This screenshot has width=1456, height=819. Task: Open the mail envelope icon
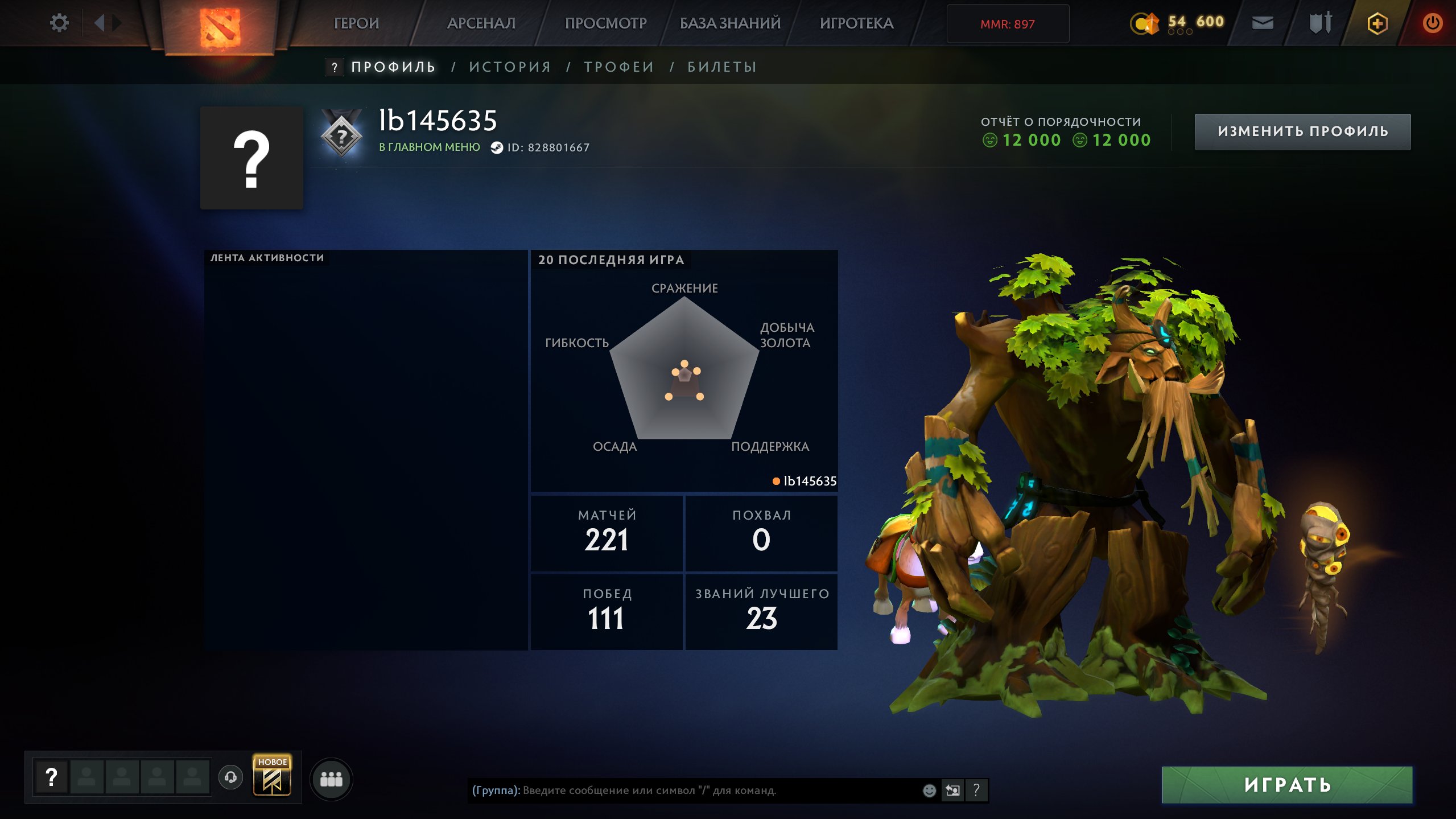[1263, 23]
